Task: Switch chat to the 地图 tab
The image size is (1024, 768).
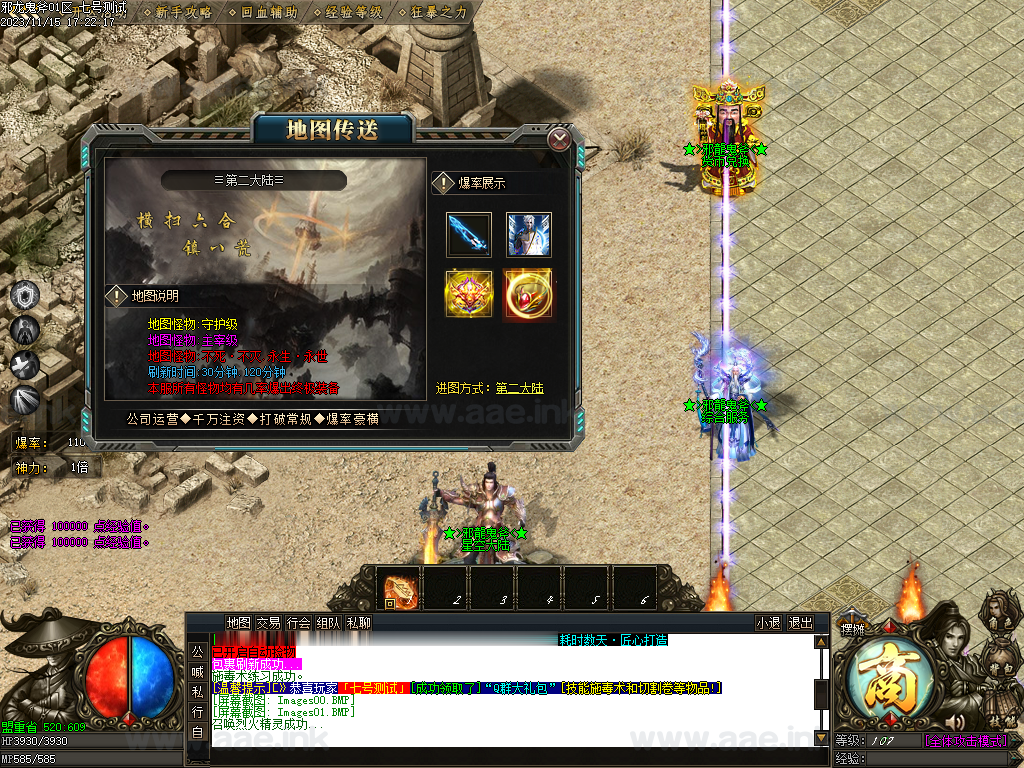Action: point(238,622)
